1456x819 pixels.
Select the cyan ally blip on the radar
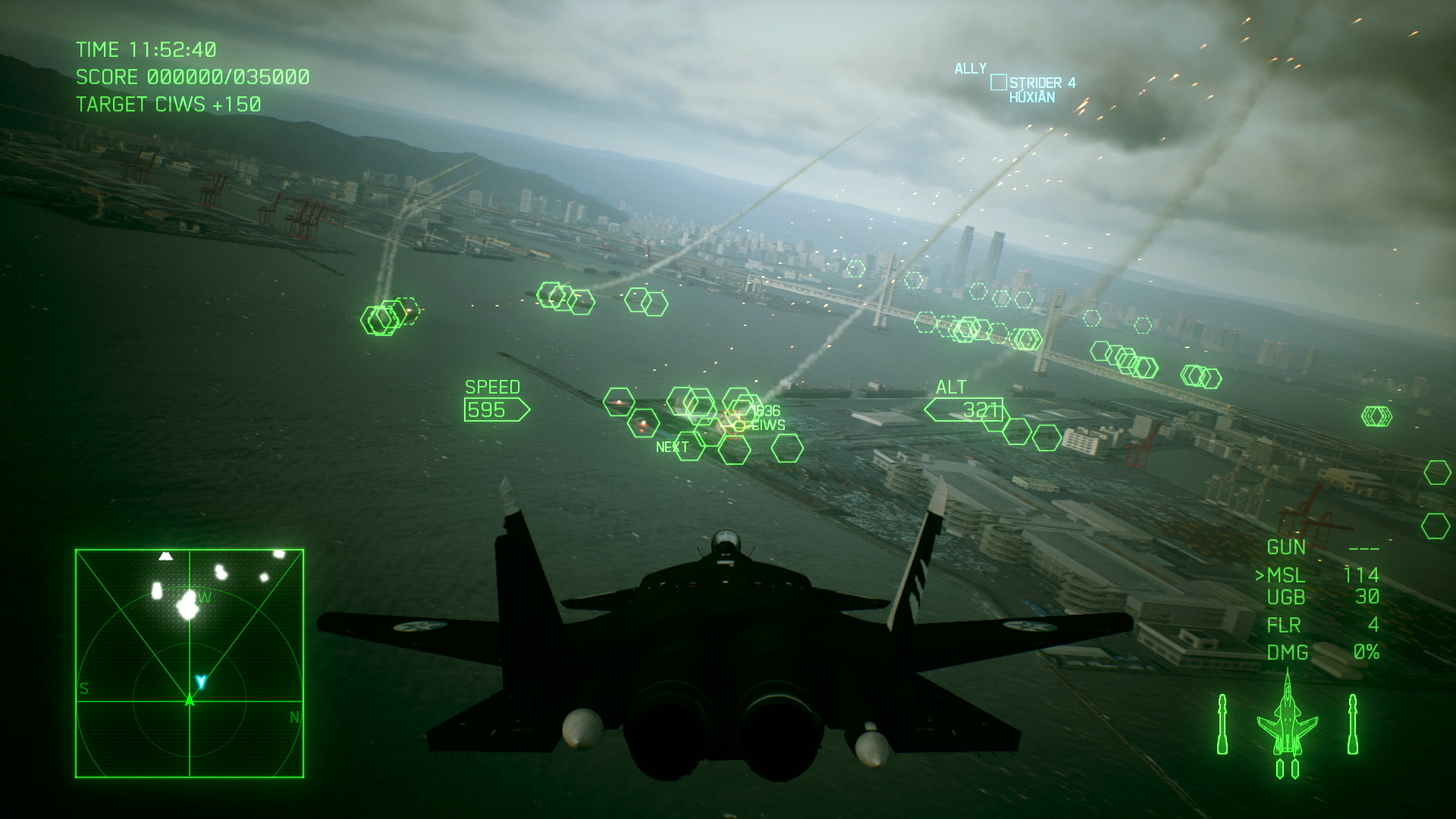click(x=200, y=682)
